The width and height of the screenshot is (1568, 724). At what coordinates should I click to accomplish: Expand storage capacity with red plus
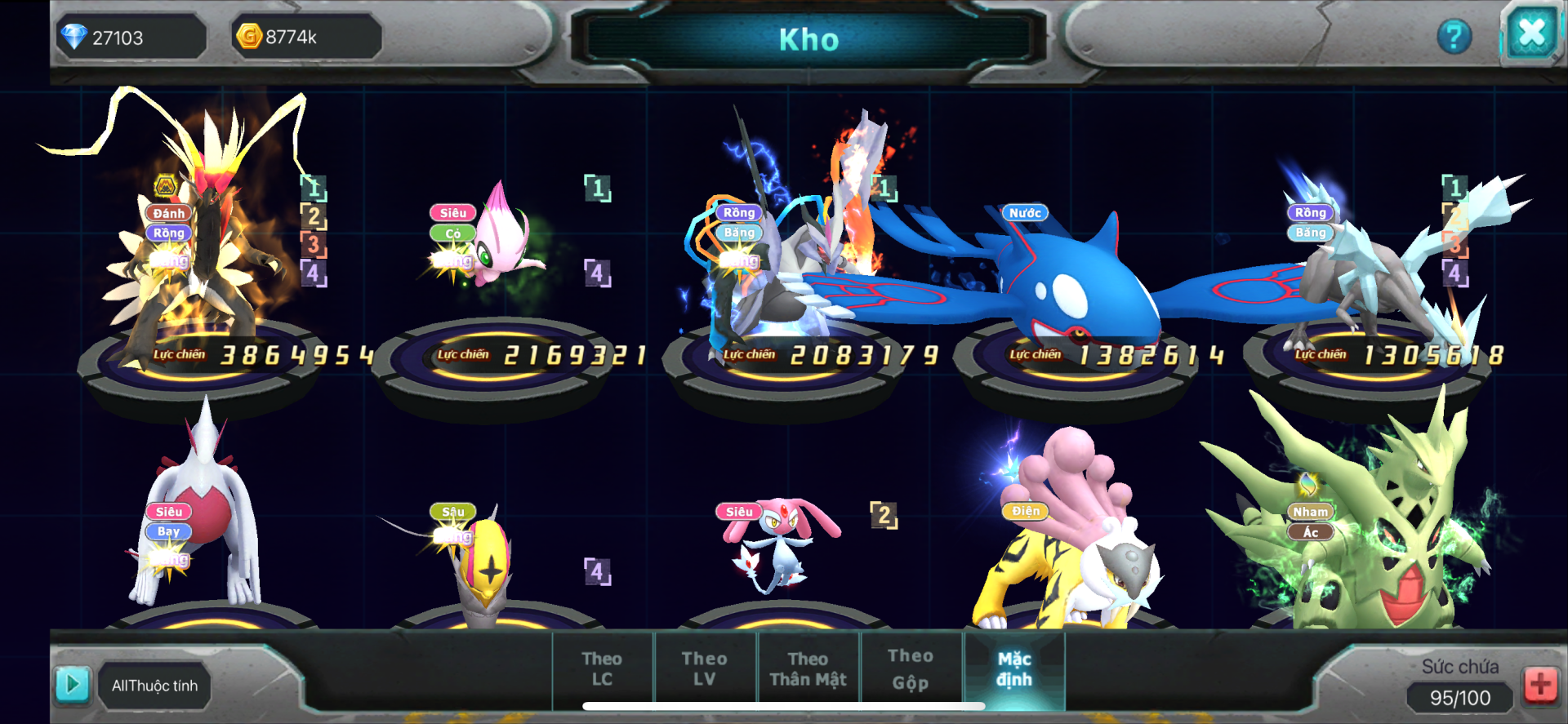click(1540, 684)
